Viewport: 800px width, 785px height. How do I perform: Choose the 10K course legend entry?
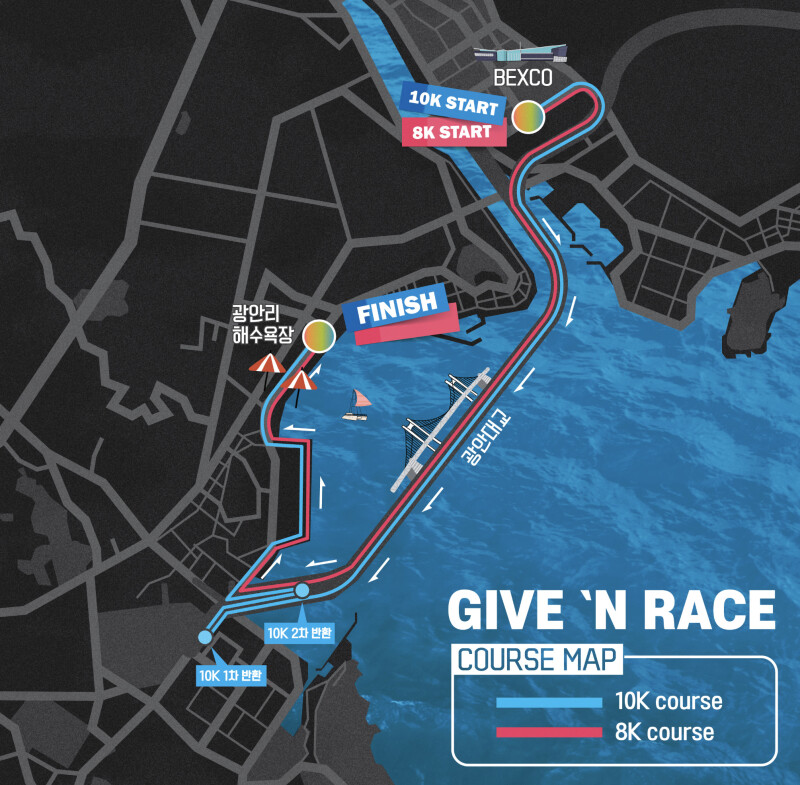(x=608, y=701)
